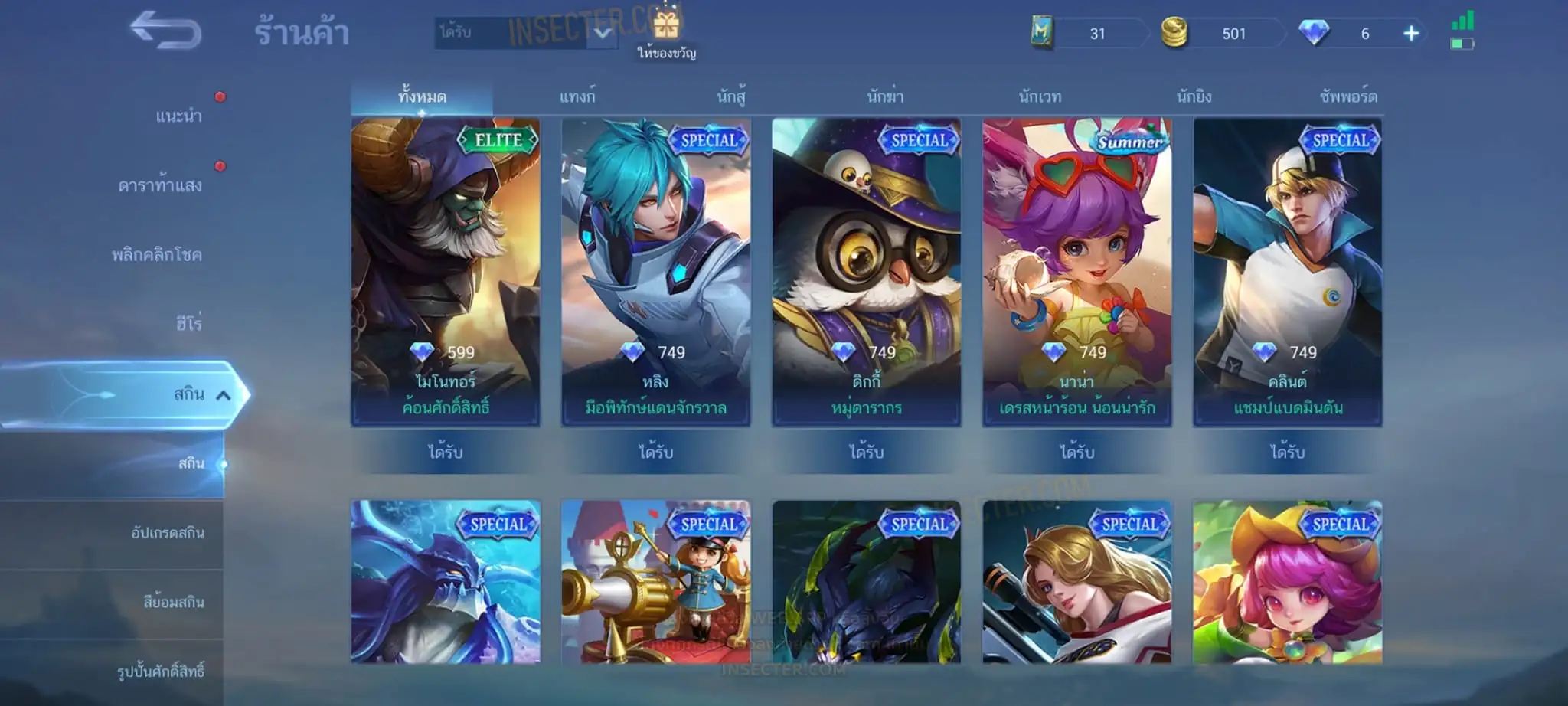Open the แนะนำ shop section
Image resolution: width=1568 pixels, height=706 pixels.
pos(178,116)
